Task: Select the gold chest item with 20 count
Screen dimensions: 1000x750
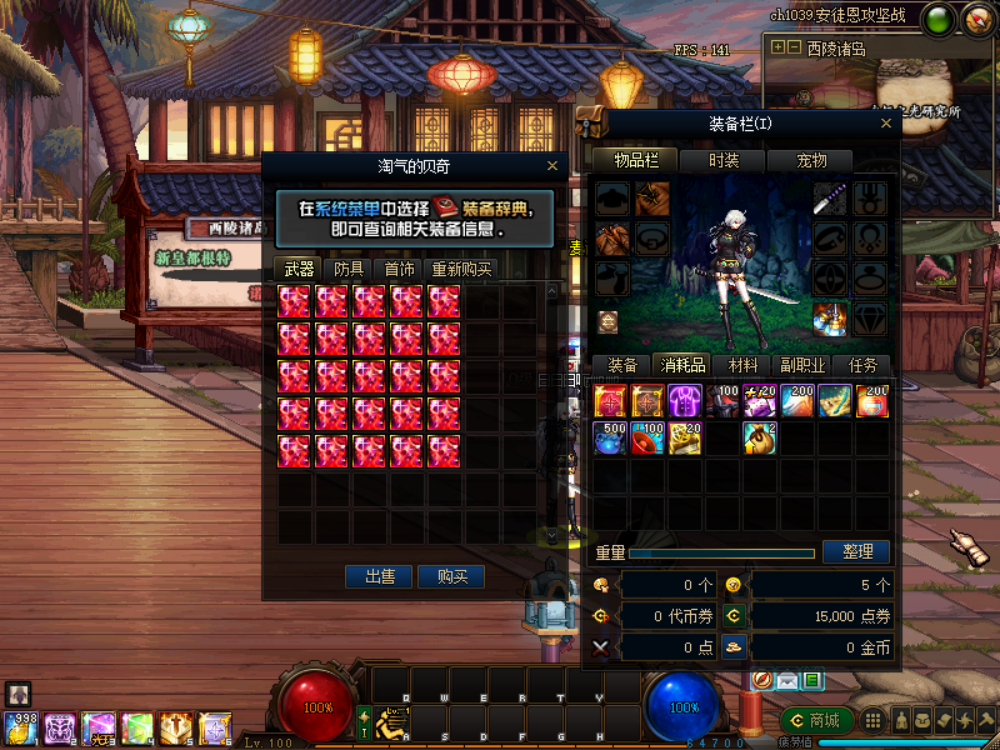Action: [x=684, y=438]
